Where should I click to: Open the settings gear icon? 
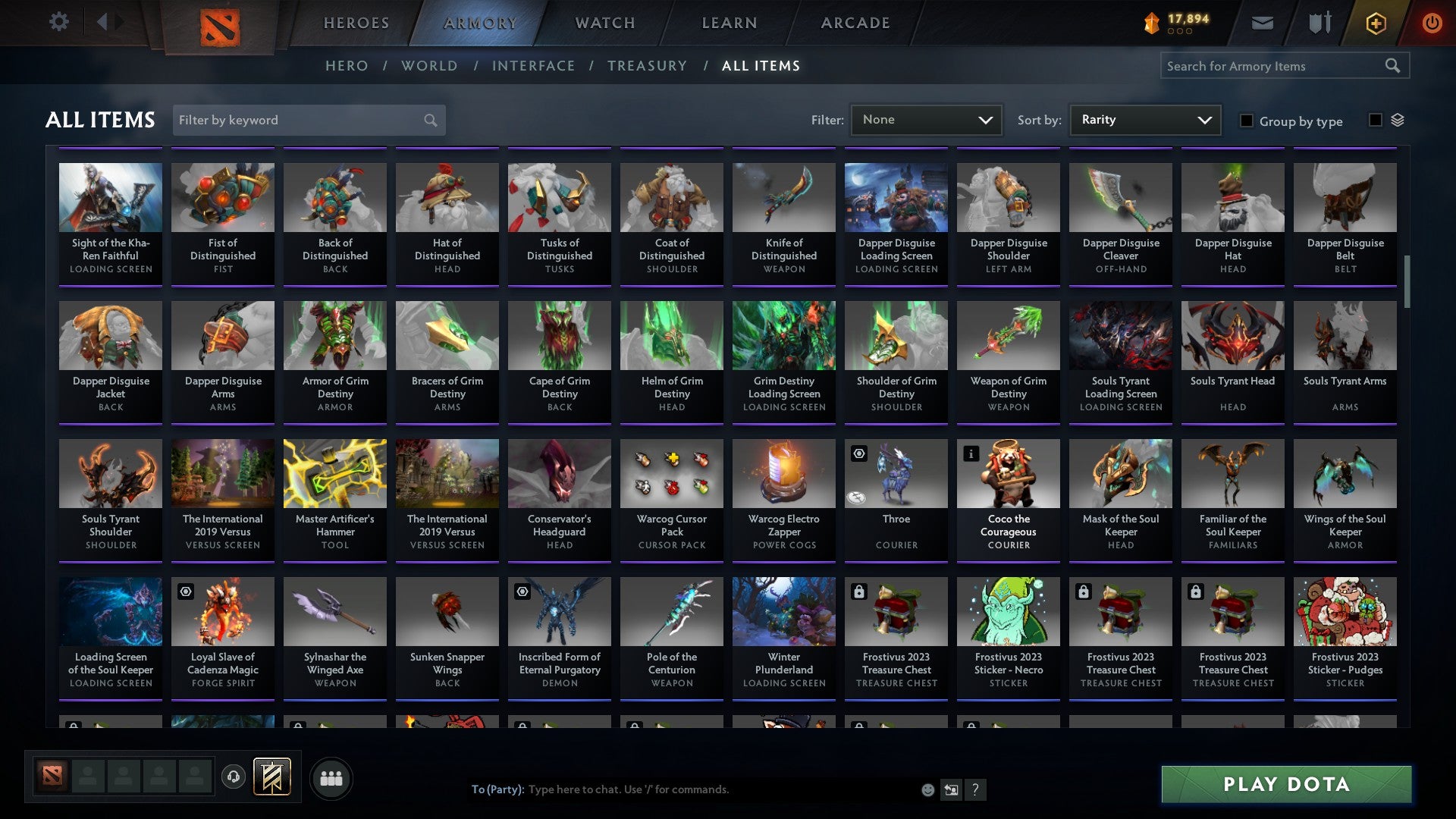tap(58, 22)
